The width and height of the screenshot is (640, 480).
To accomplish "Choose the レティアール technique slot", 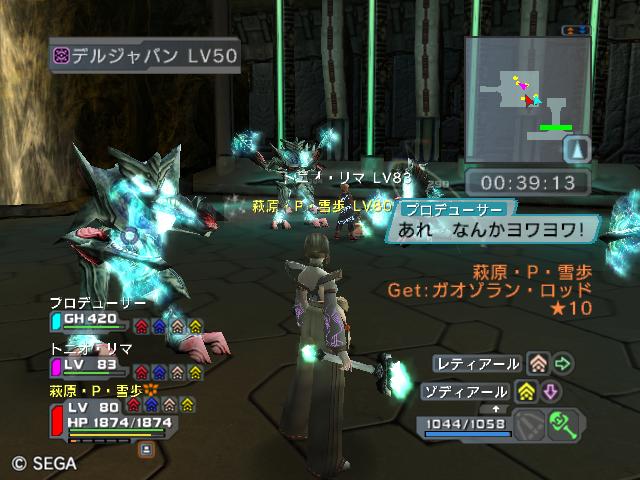I will [x=478, y=363].
